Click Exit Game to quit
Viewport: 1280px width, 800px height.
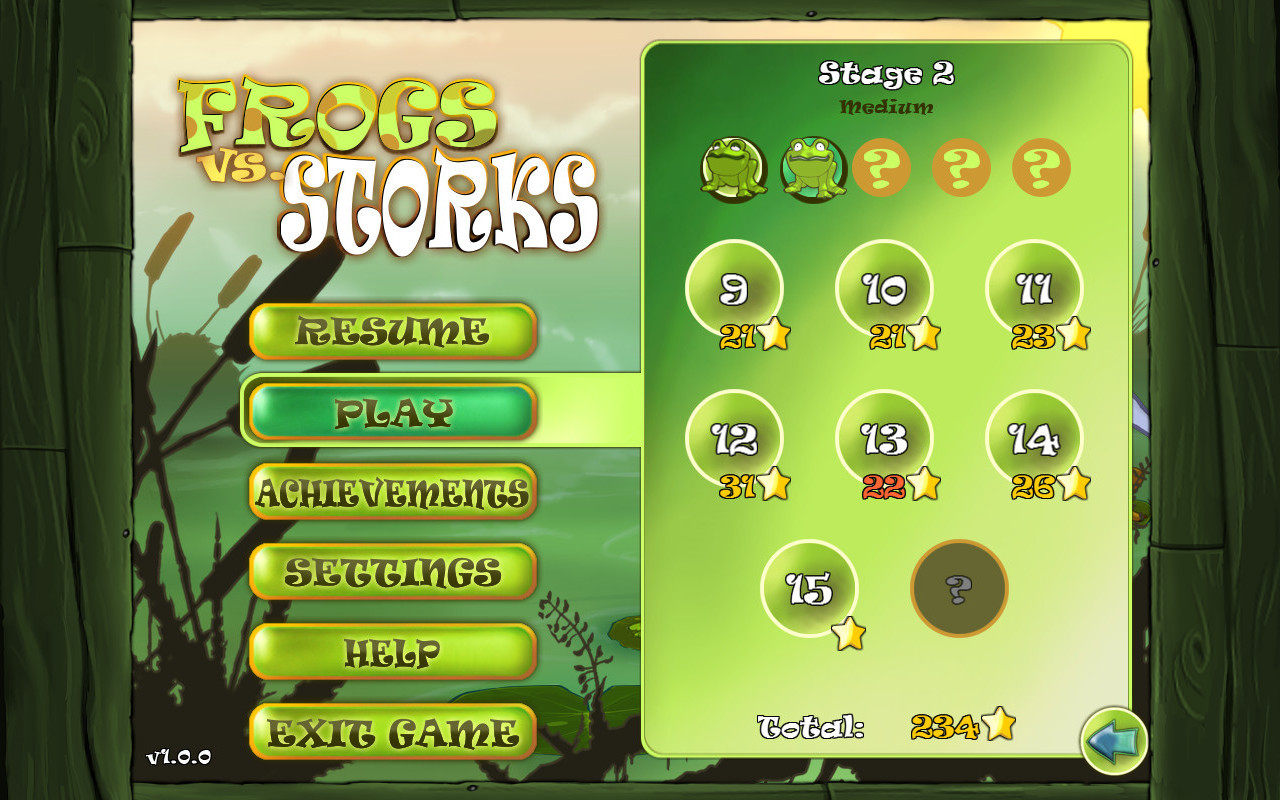tap(393, 730)
